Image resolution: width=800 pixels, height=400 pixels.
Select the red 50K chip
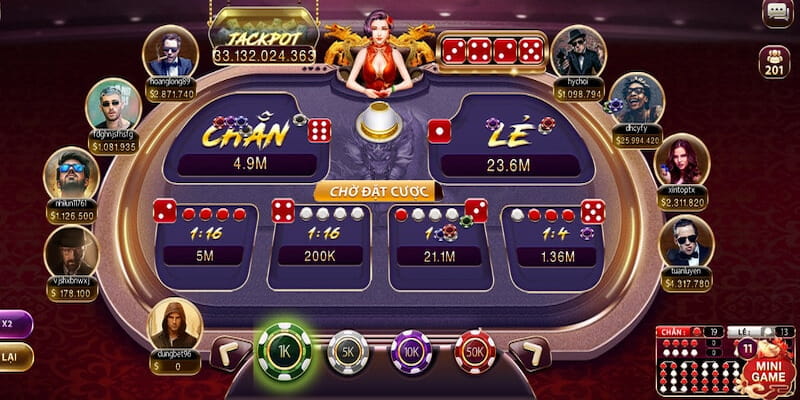(x=475, y=352)
